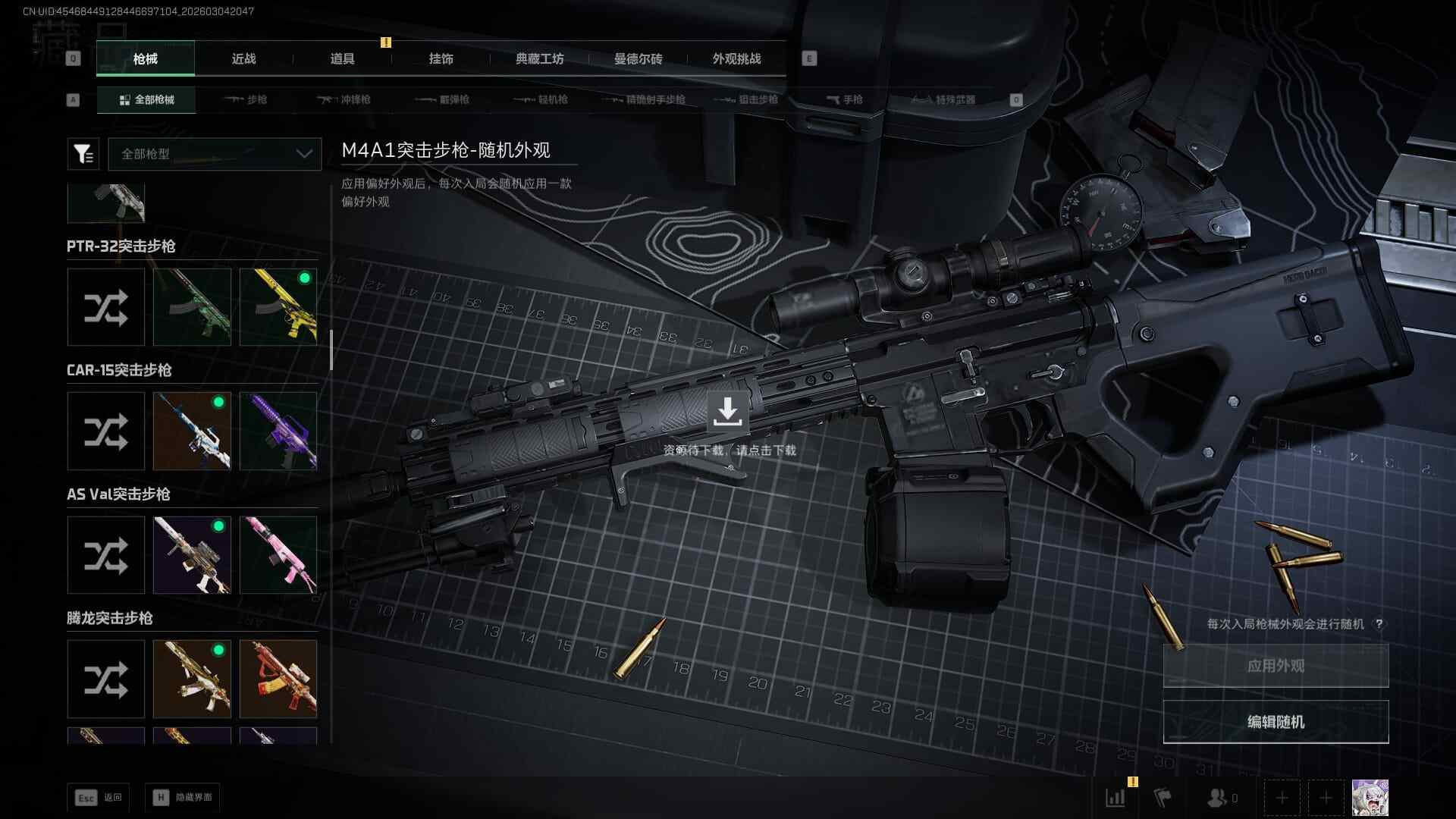Pick the pink AS Val skin thumbnail

pos(278,555)
